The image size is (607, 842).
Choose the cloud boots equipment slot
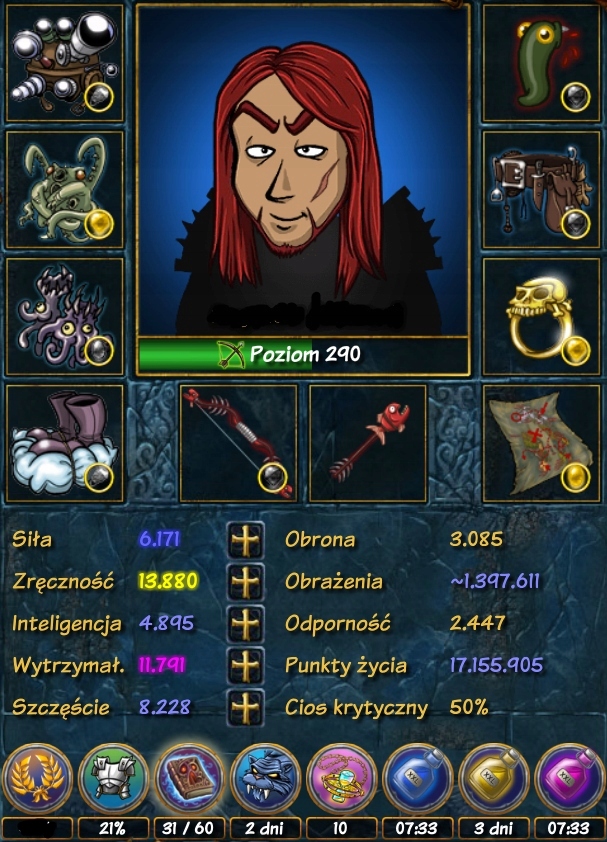[65, 443]
